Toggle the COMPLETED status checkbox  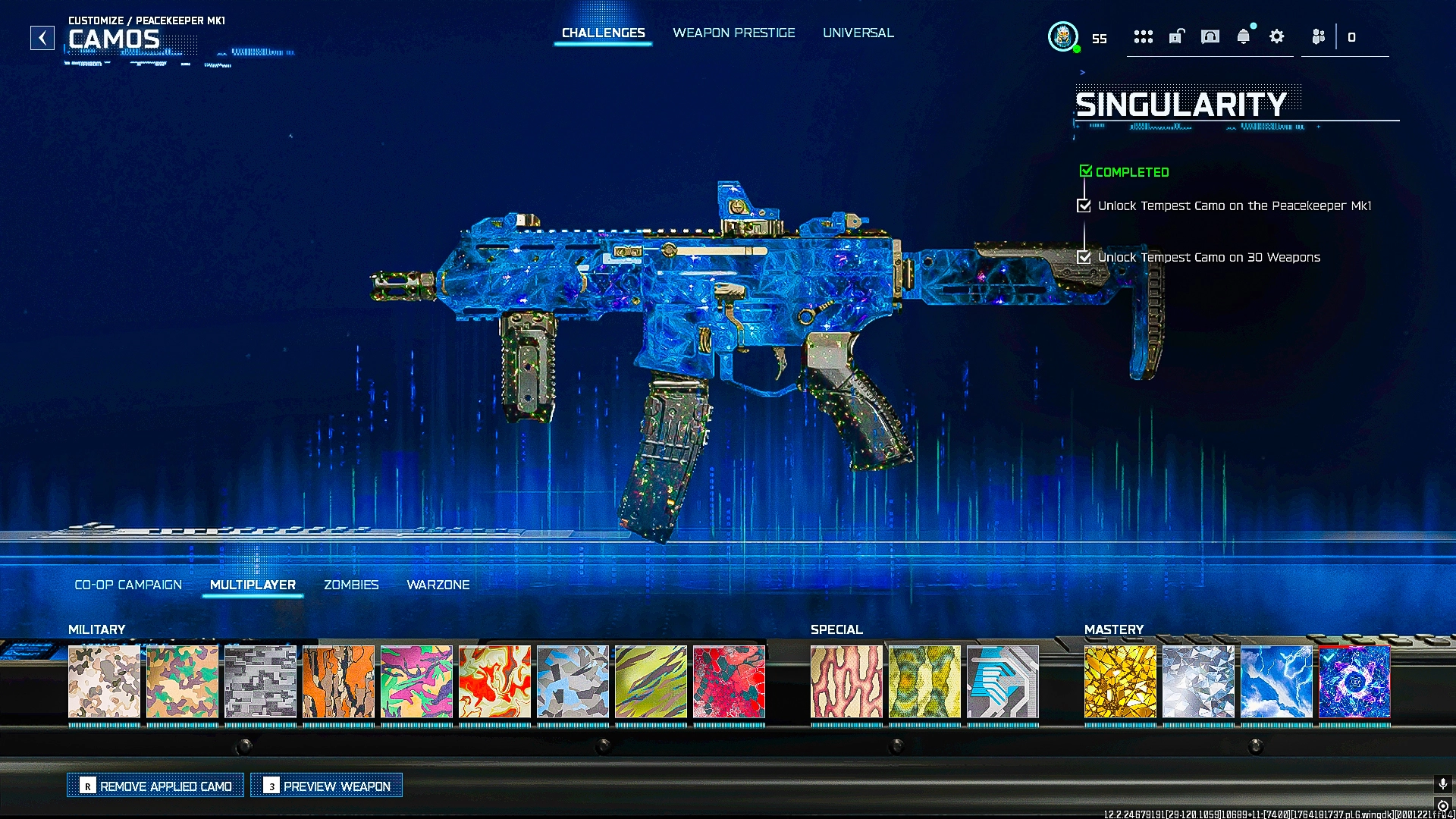point(1085,171)
